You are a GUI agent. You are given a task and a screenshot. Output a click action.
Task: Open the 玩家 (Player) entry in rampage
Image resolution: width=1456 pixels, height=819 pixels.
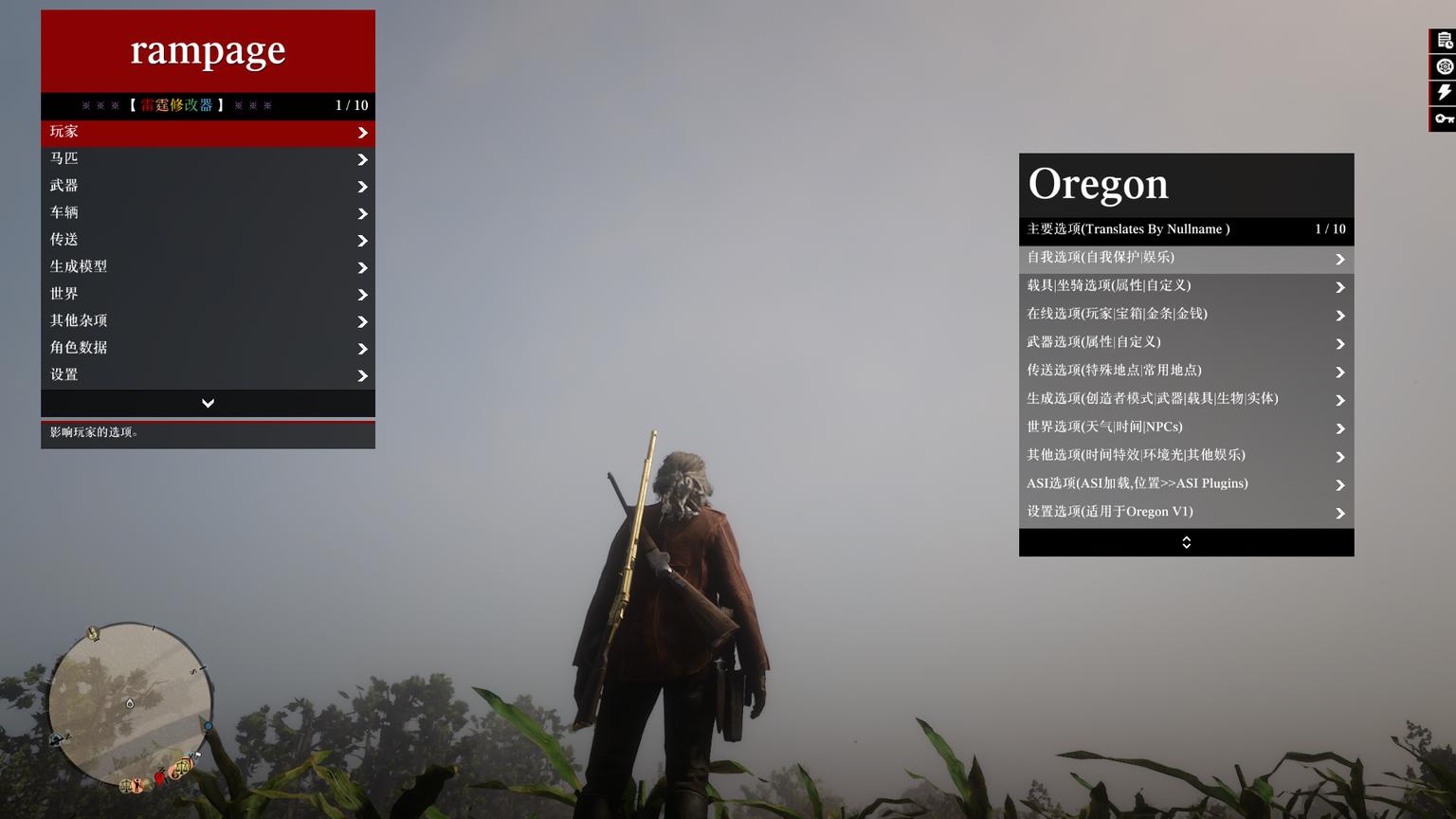208,133
